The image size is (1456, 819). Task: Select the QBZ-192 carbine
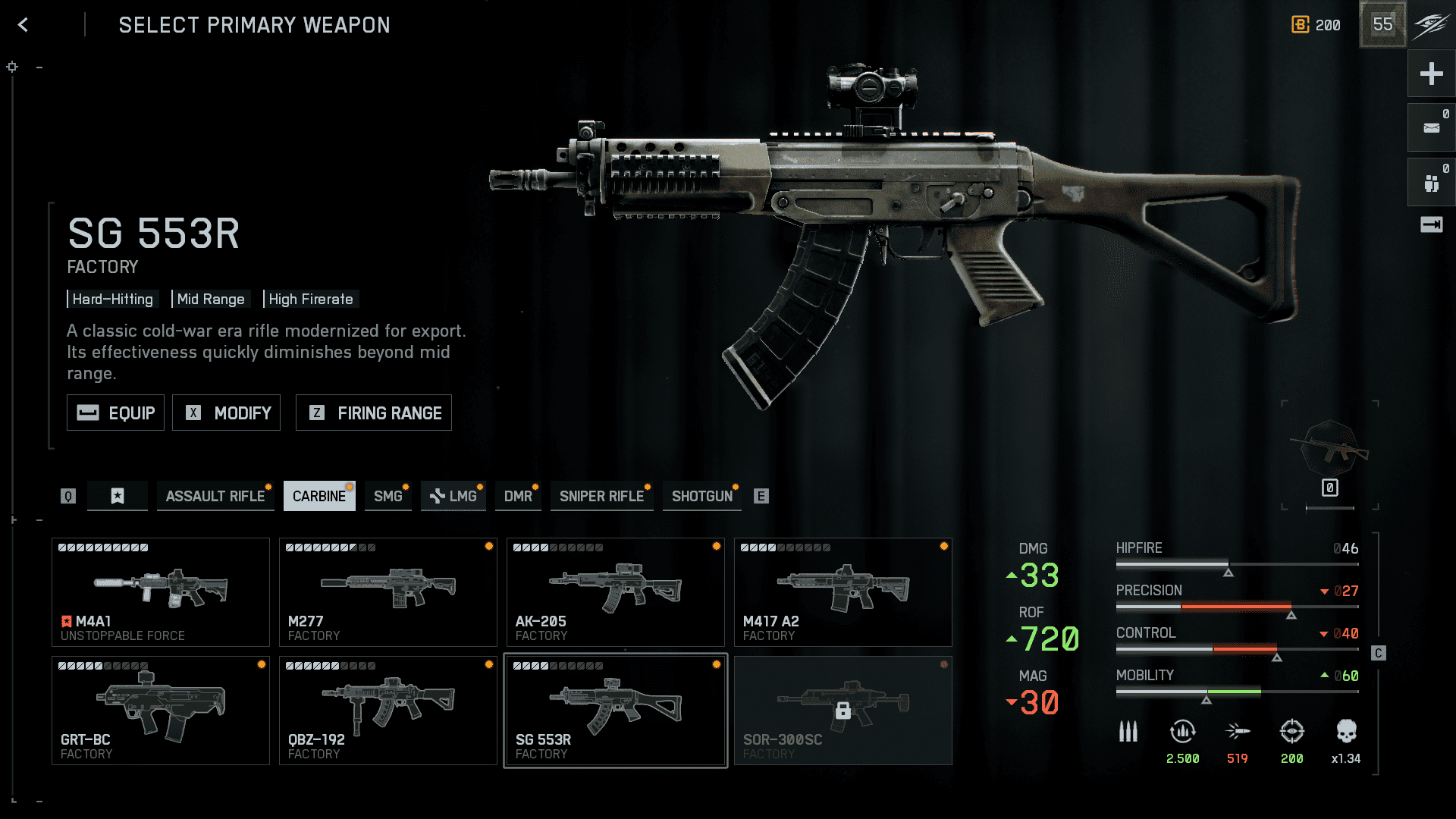tap(388, 711)
